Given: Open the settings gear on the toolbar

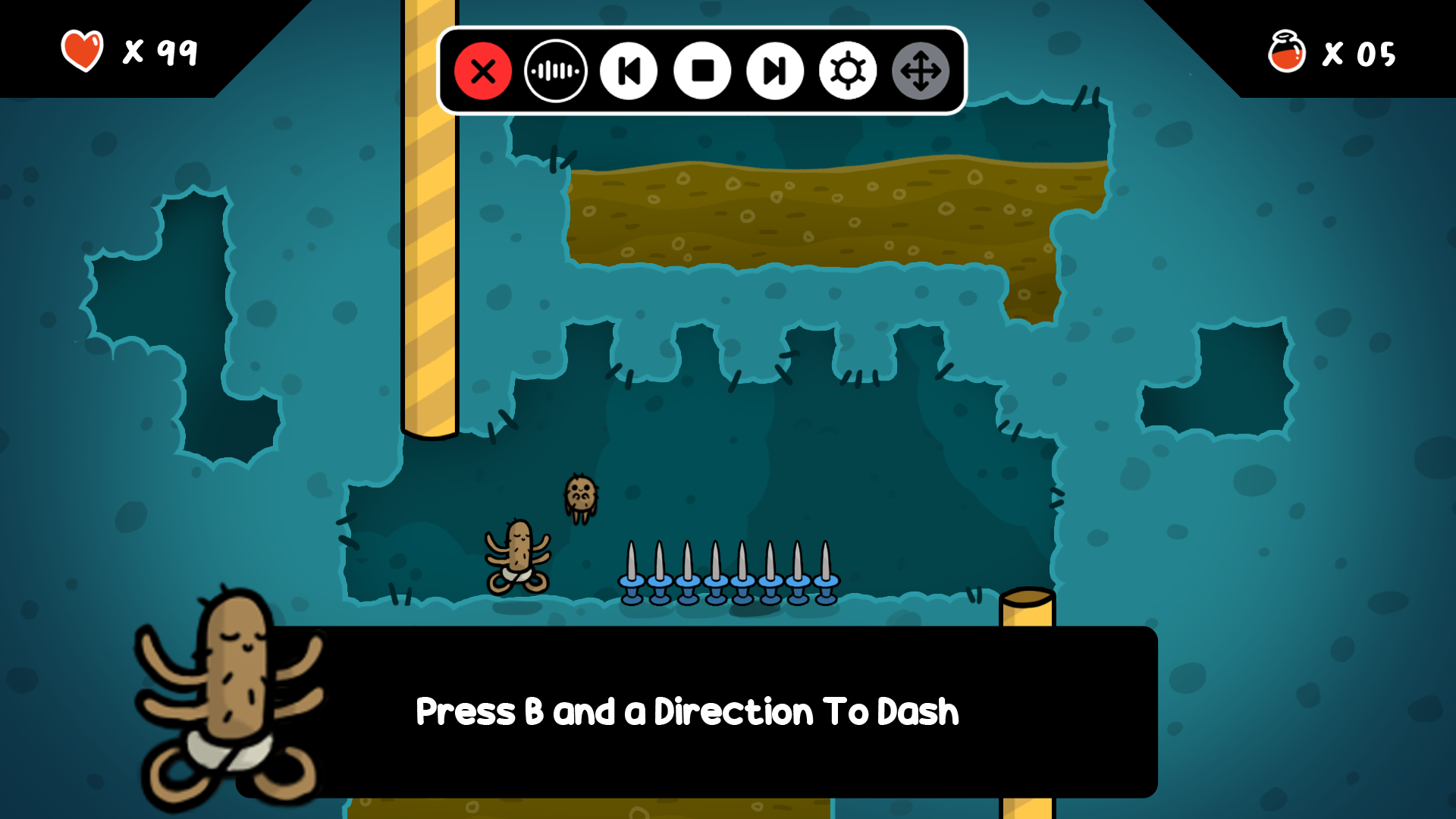Looking at the screenshot, I should 847,71.
